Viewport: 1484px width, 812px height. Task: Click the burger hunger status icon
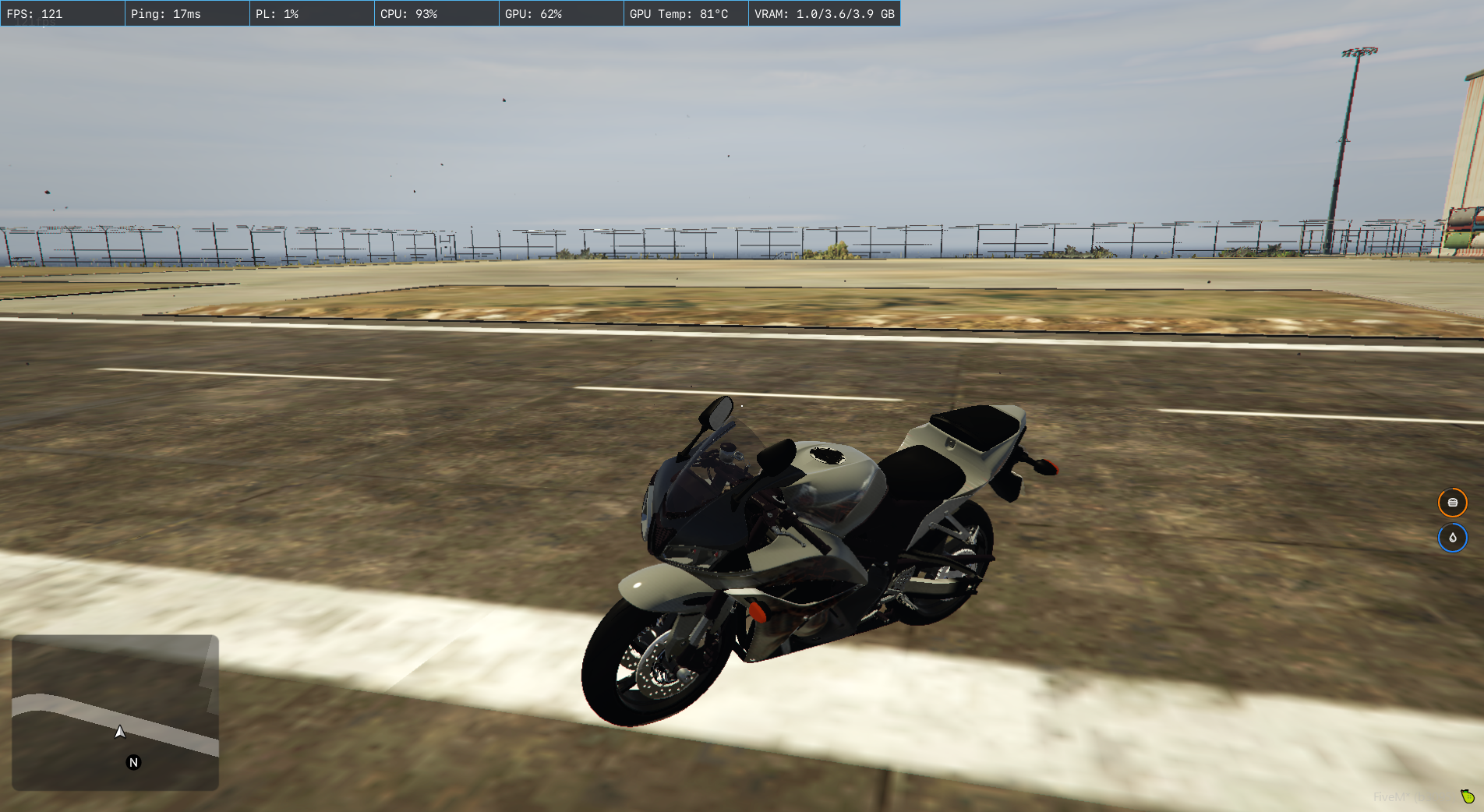[1452, 503]
